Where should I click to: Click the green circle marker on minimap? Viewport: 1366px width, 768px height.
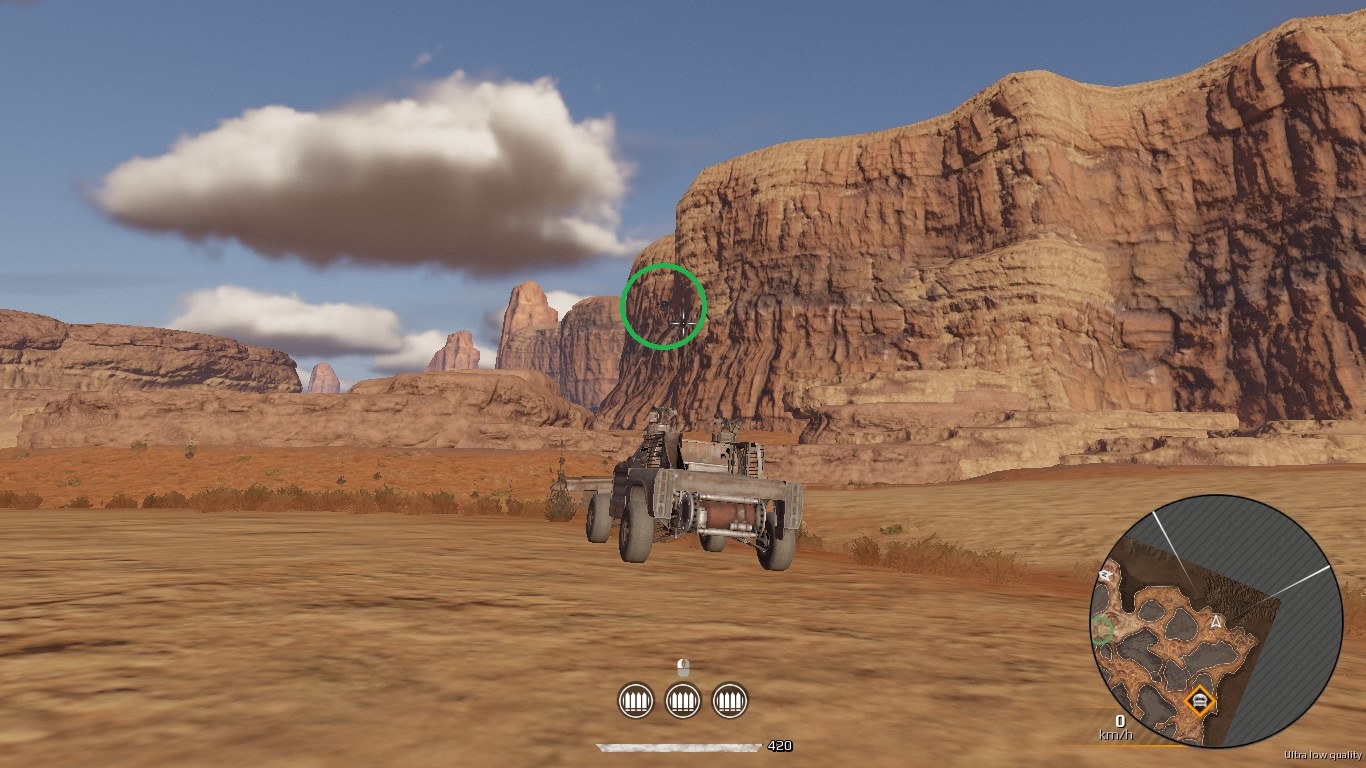[1102, 630]
